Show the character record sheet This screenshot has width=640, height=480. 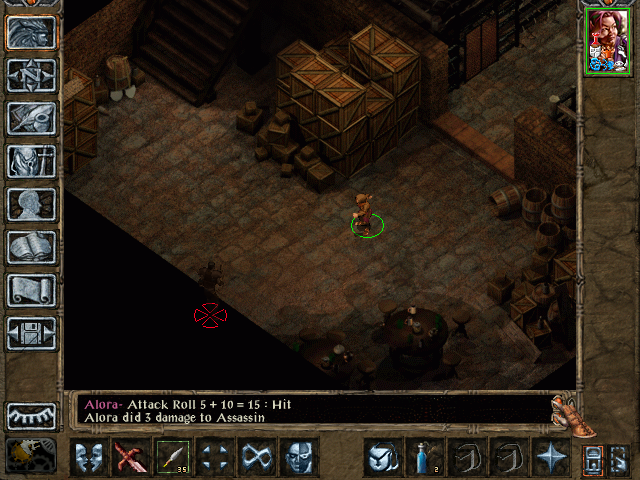click(x=31, y=204)
